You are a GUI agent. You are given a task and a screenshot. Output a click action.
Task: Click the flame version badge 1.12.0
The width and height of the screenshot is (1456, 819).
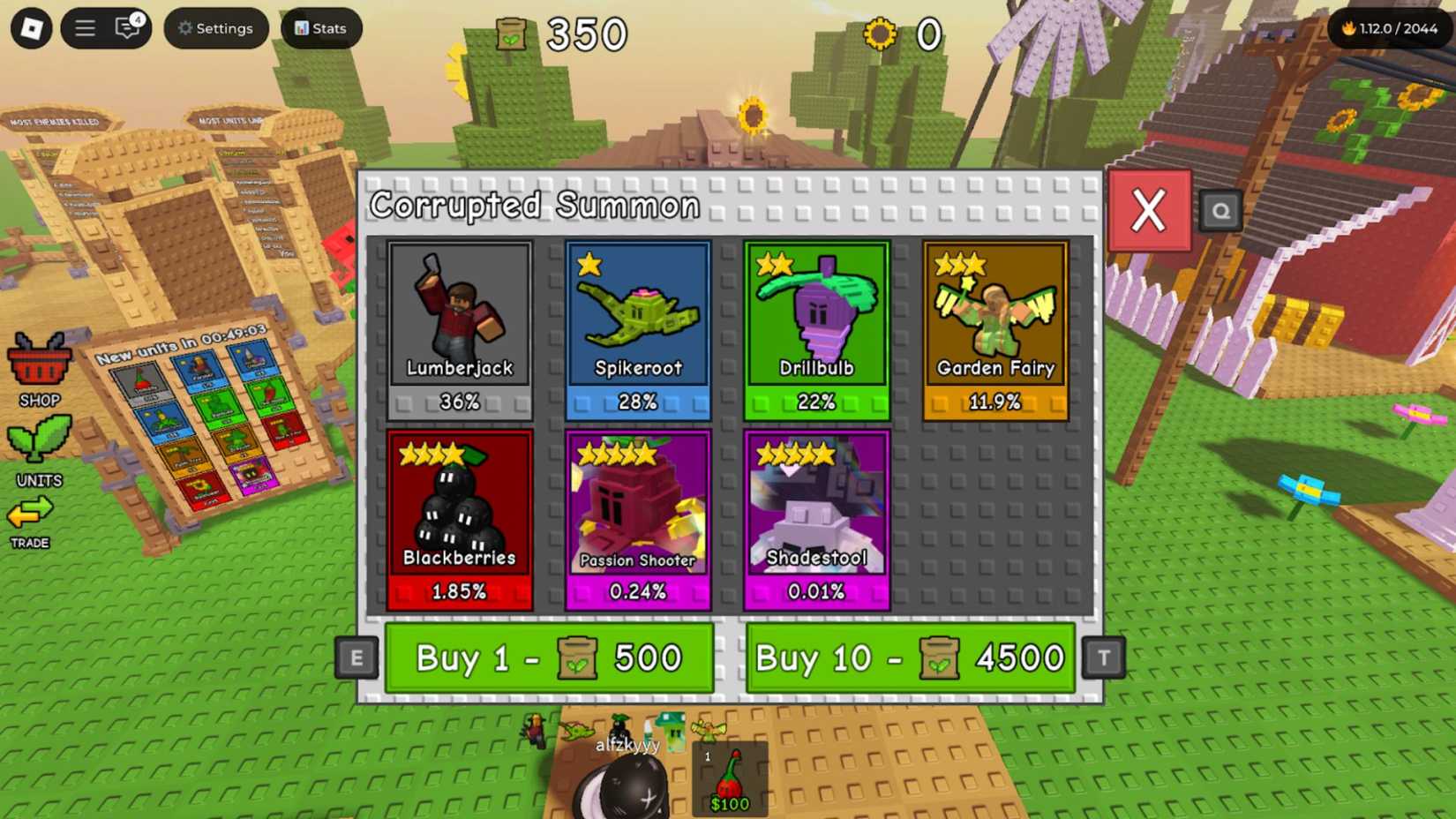click(1386, 27)
